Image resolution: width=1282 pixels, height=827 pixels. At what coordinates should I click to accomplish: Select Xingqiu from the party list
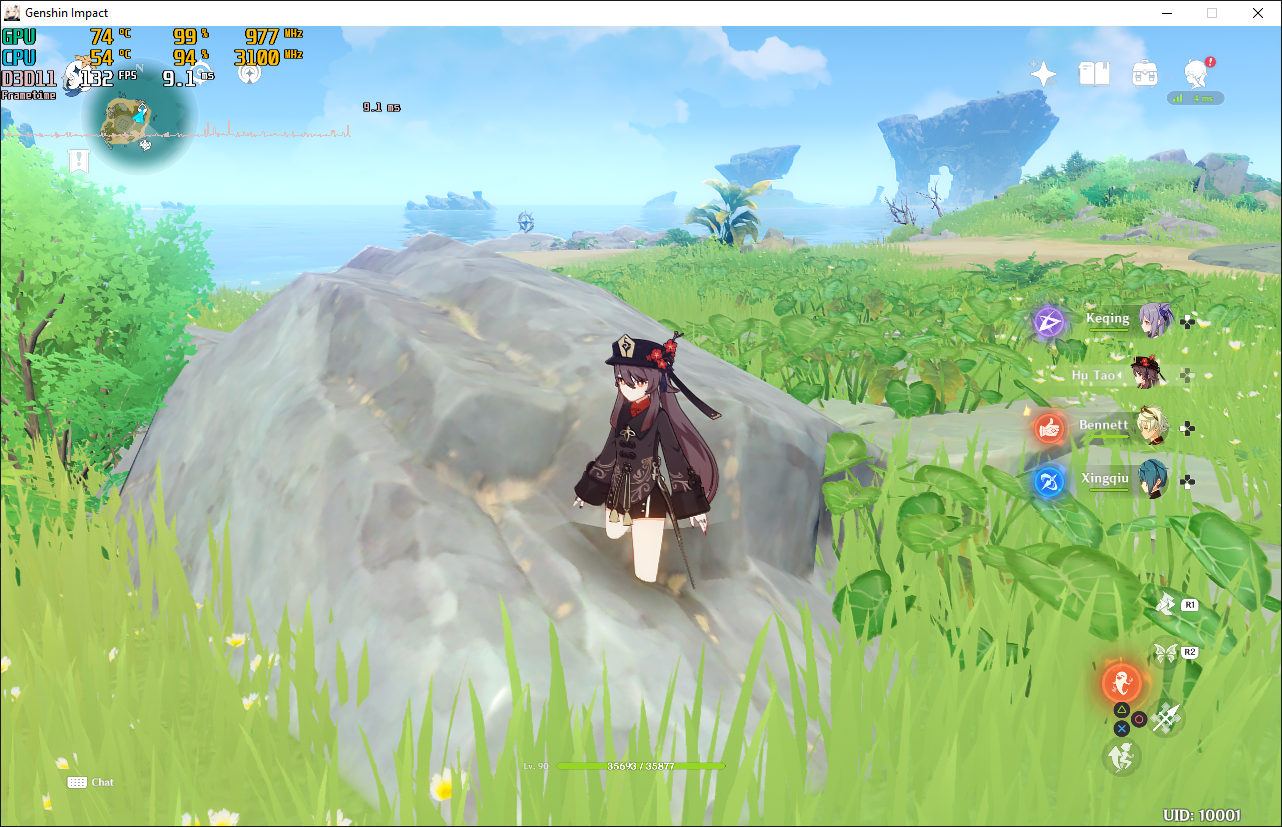pyautogui.click(x=1150, y=479)
